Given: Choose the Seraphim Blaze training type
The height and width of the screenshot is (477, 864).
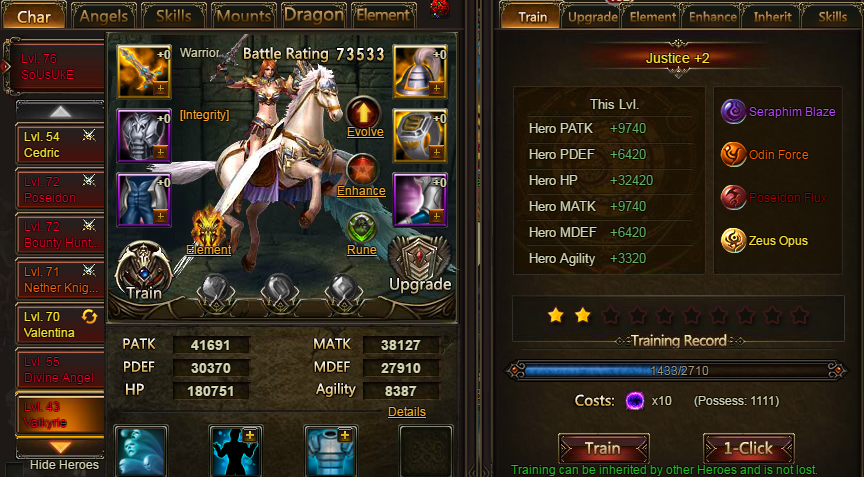Looking at the screenshot, I should tap(732, 112).
